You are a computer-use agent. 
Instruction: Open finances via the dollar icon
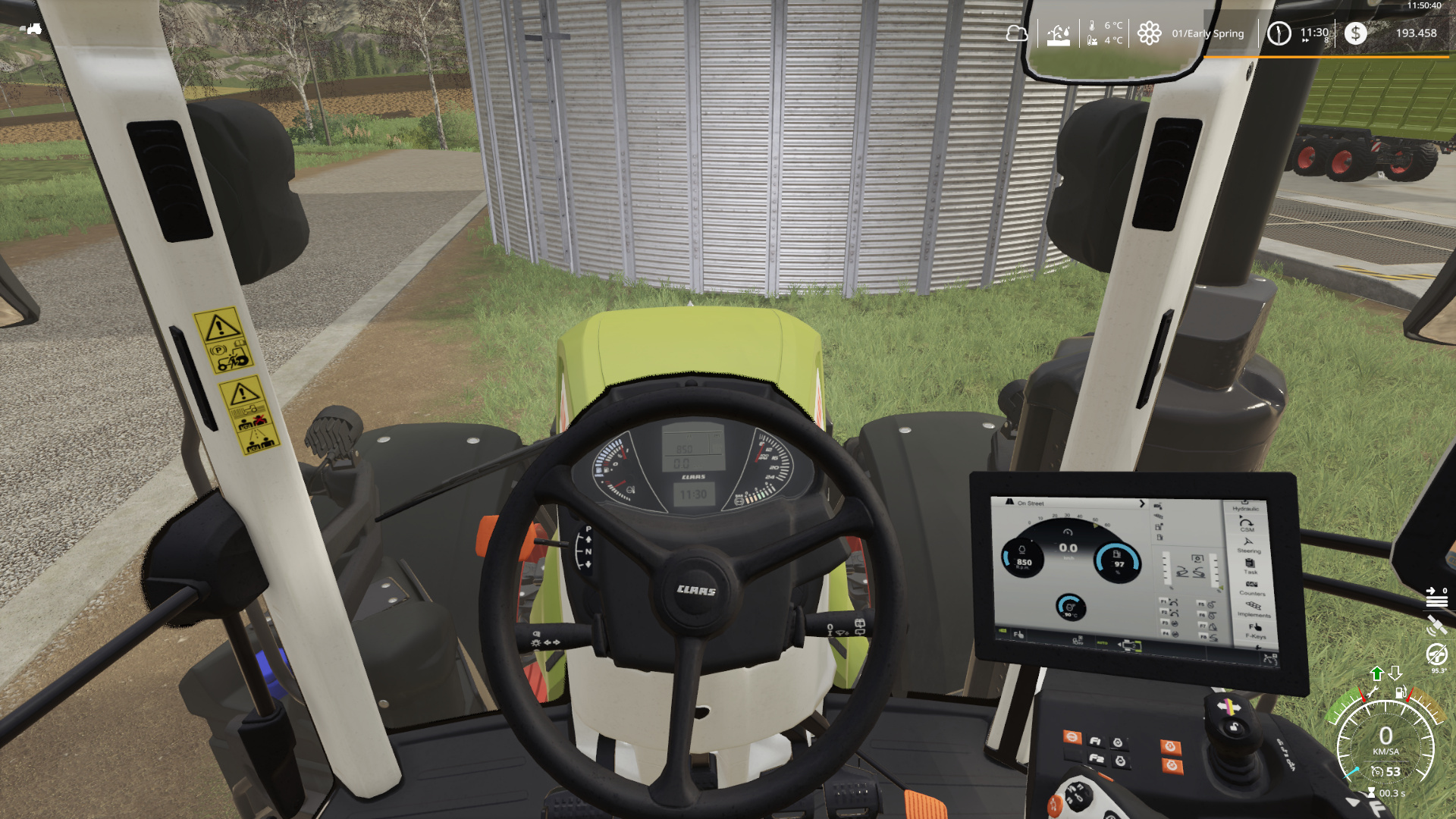(1355, 33)
